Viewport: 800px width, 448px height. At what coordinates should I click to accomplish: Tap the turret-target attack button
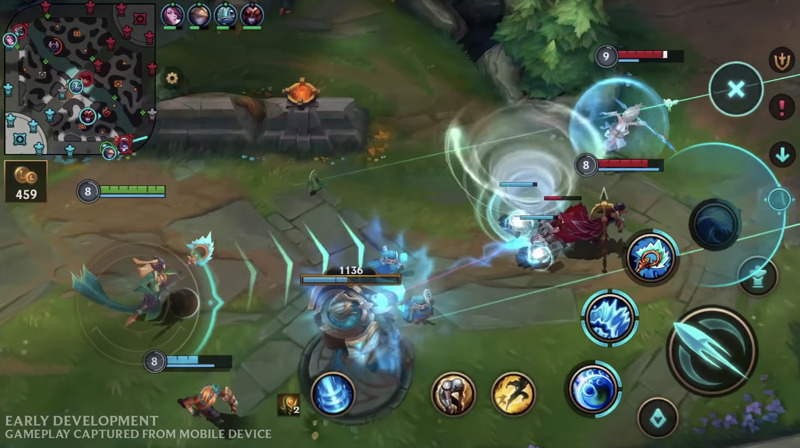(x=756, y=276)
